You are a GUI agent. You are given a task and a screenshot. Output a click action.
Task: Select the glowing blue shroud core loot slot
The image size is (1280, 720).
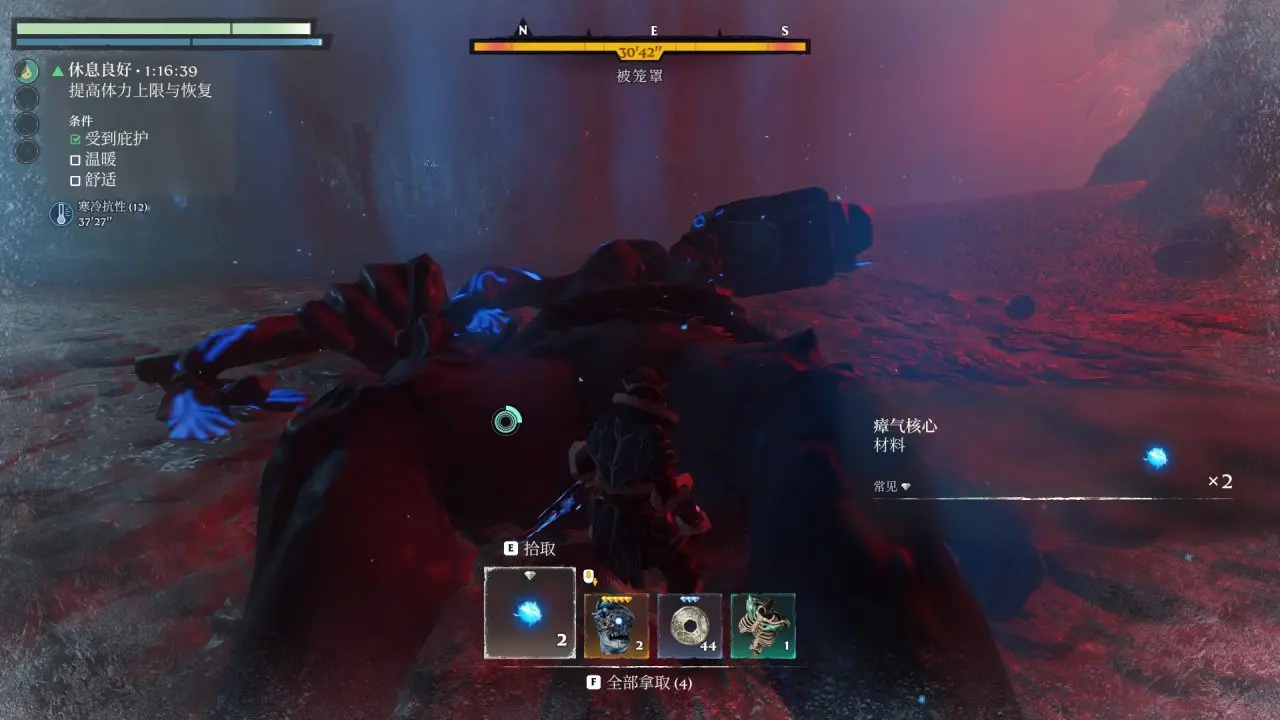(530, 613)
